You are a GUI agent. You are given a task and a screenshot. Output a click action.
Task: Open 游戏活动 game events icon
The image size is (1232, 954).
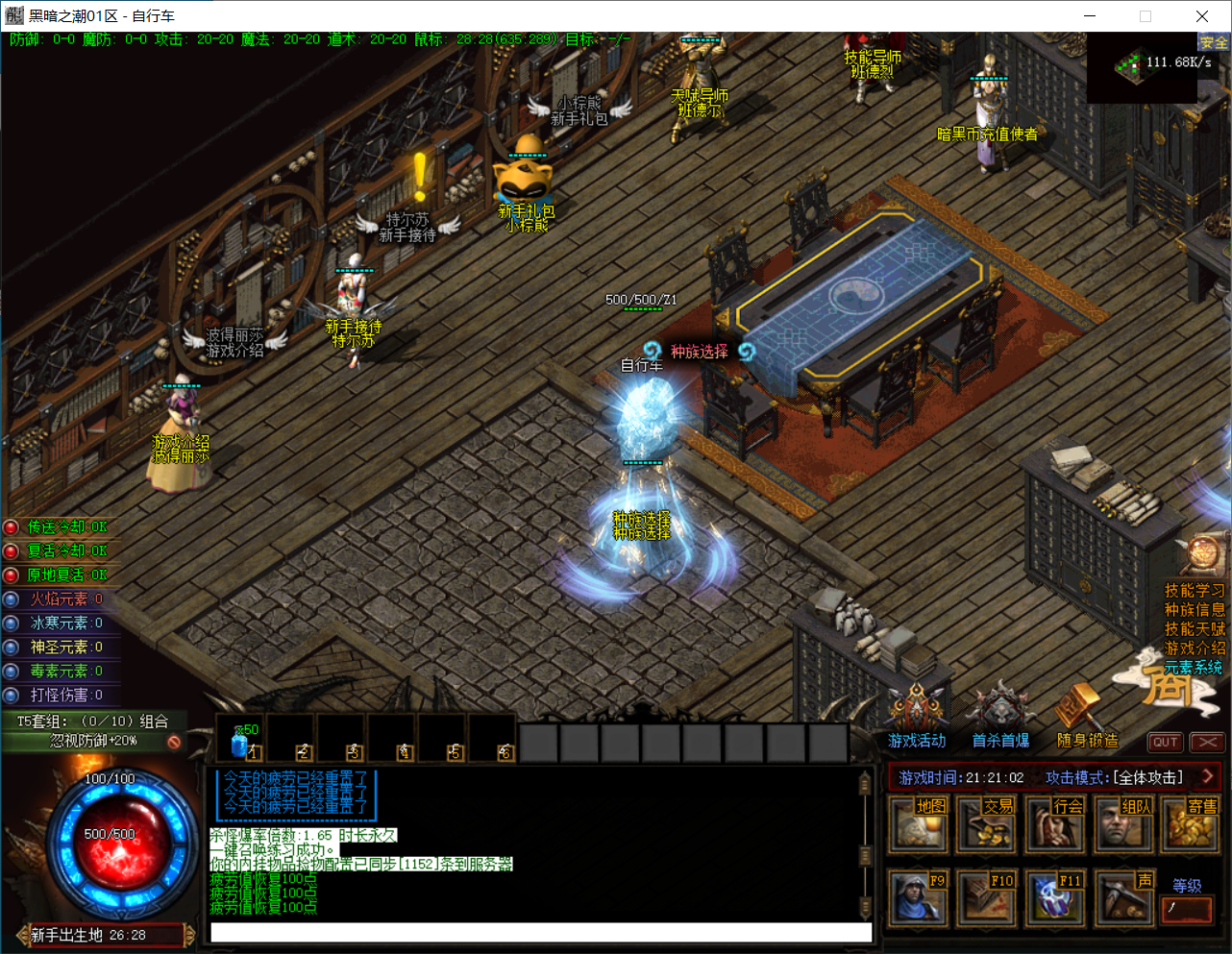[x=916, y=716]
